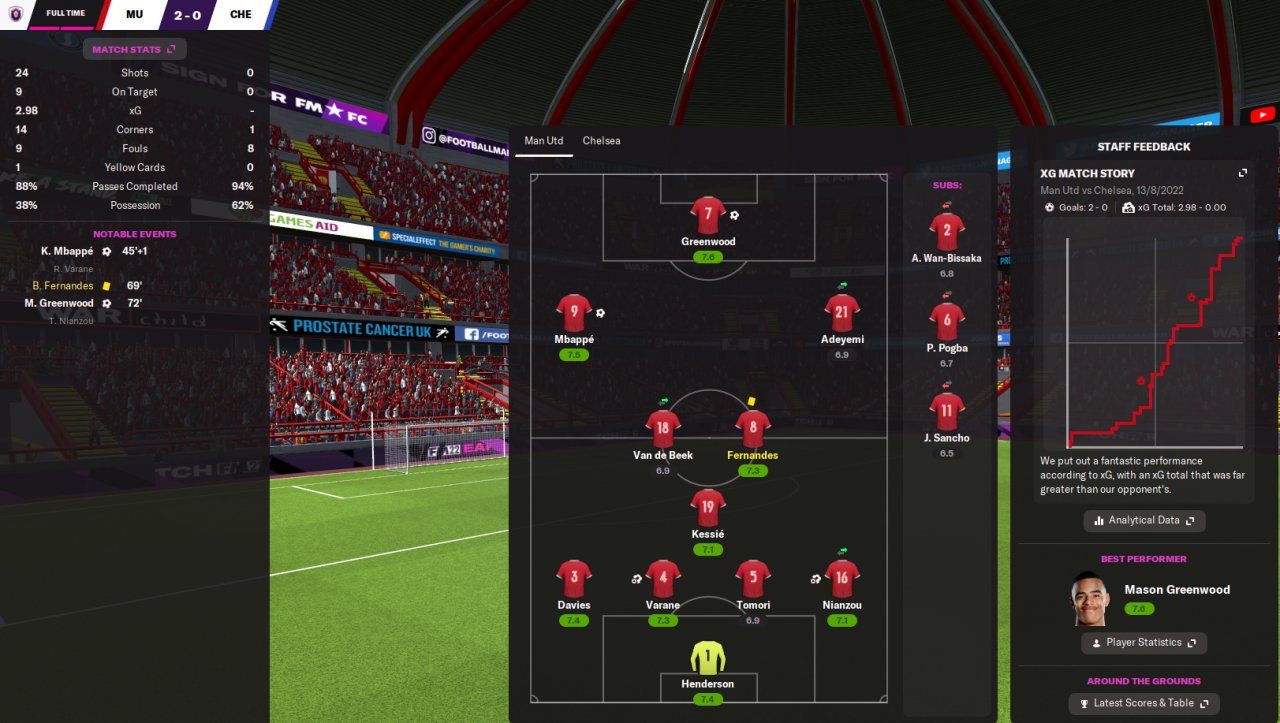This screenshot has height=723, width=1280.
Task: Open Analytical Data report
Action: coord(1144,521)
